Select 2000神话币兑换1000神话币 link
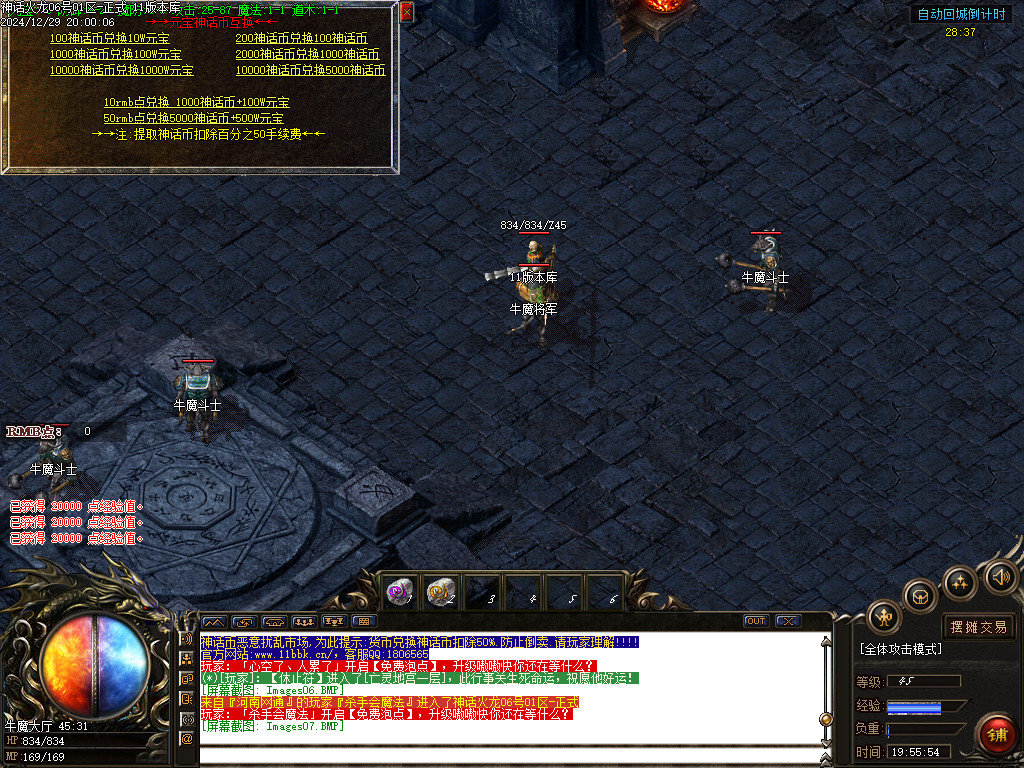Image resolution: width=1024 pixels, height=768 pixels. click(x=307, y=54)
